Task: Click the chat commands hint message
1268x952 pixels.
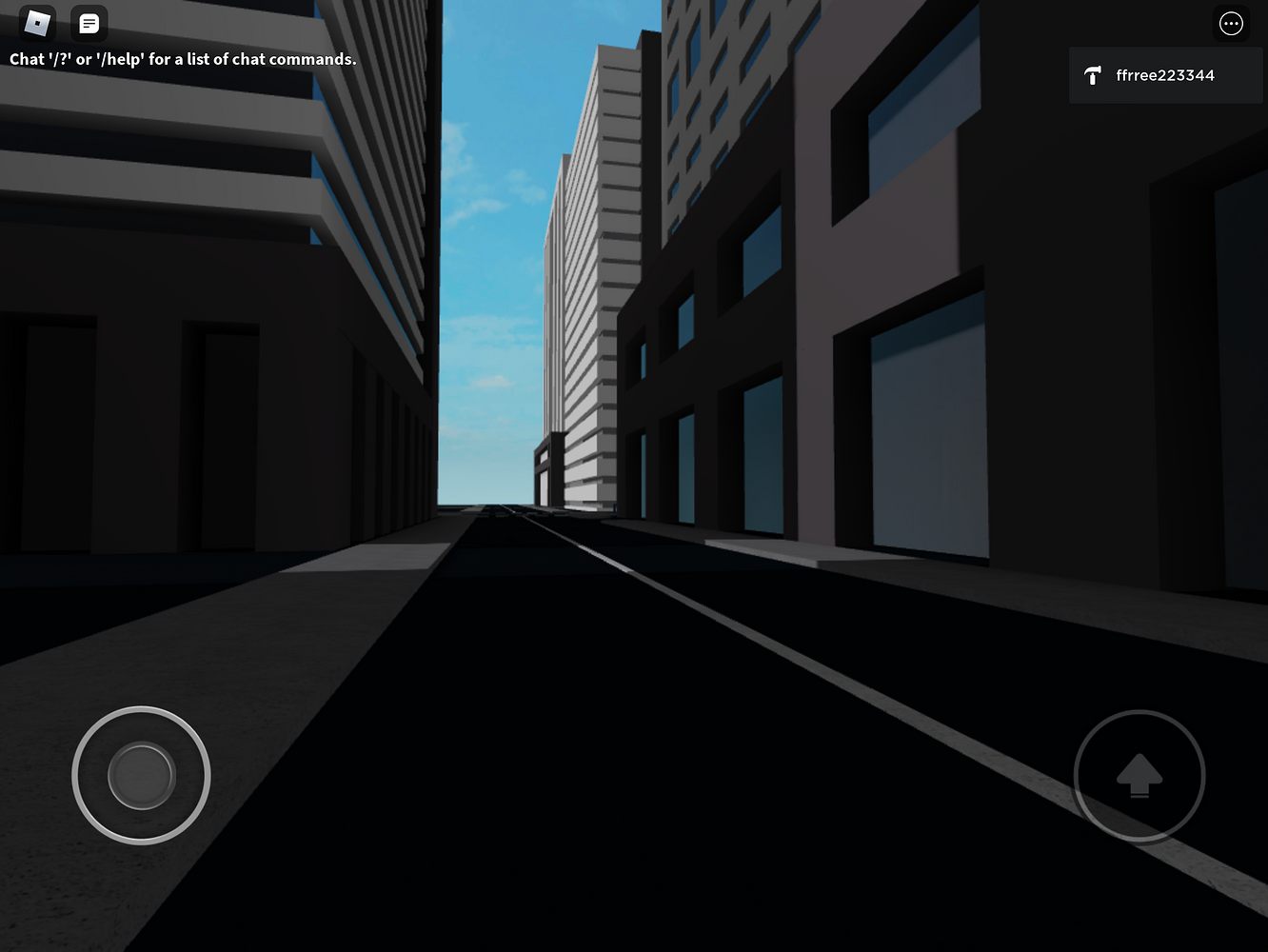Action: (183, 59)
